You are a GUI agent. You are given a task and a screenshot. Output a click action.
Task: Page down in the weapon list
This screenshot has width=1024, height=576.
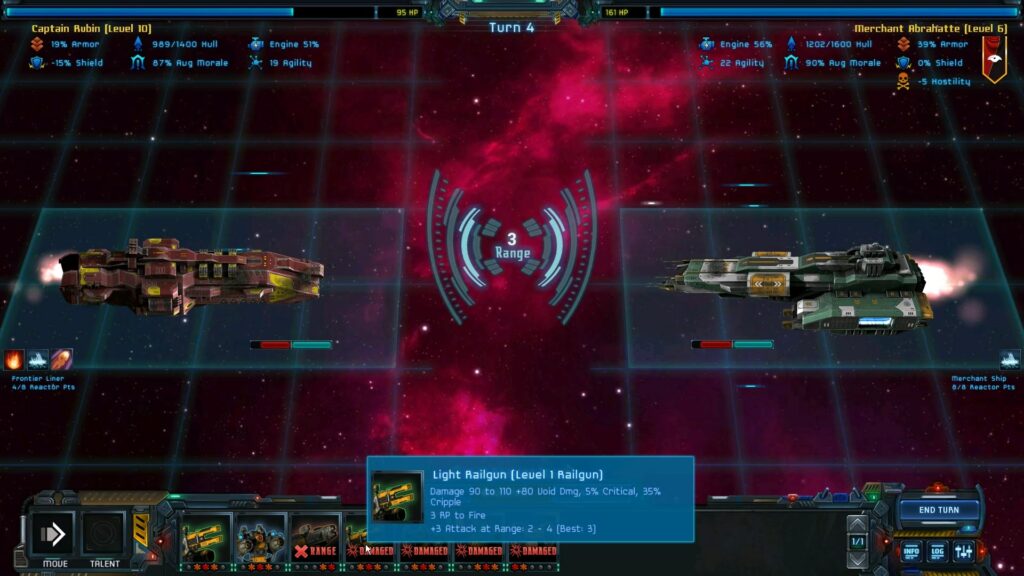(857, 558)
